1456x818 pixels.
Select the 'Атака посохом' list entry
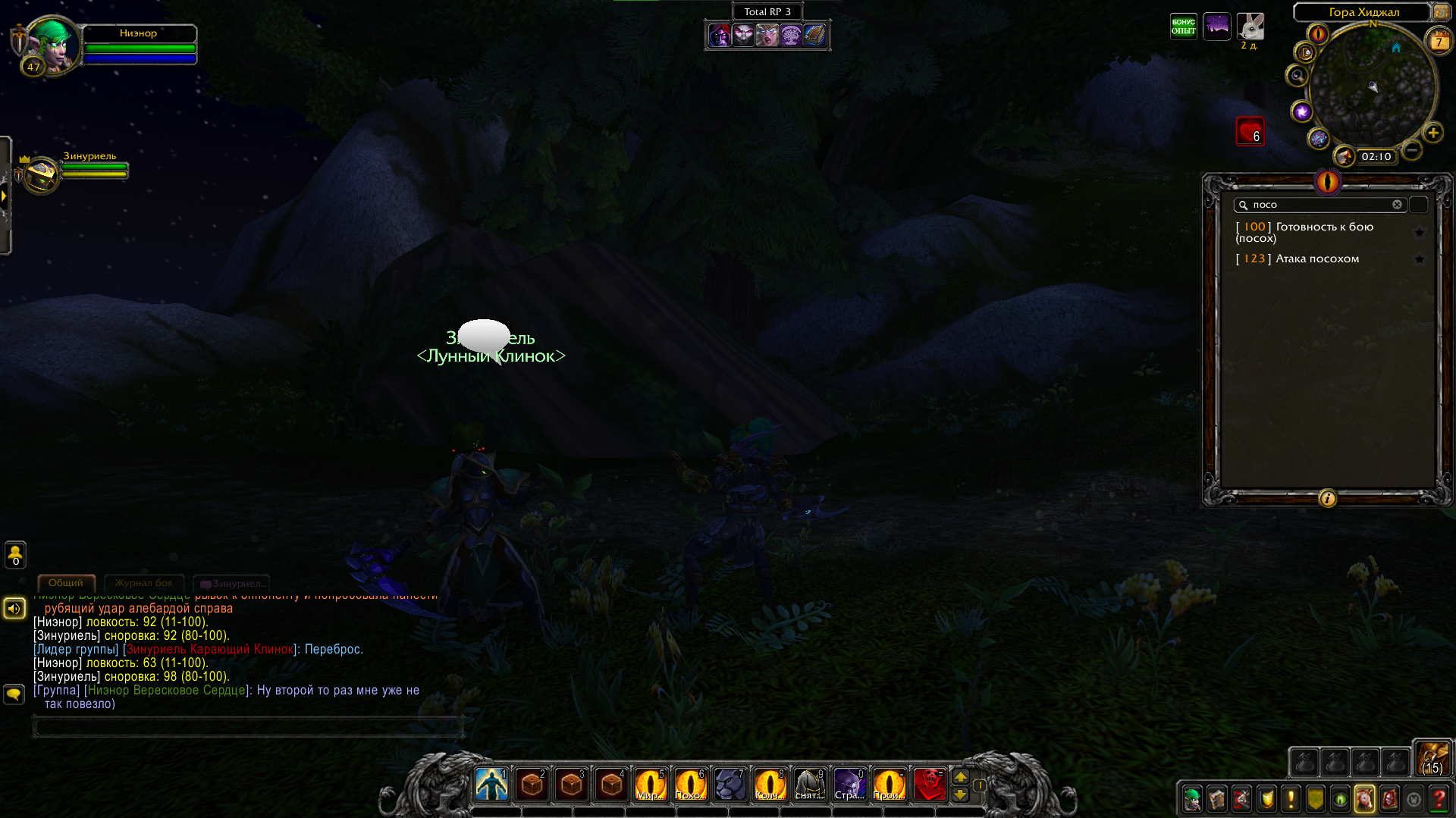click(1317, 259)
